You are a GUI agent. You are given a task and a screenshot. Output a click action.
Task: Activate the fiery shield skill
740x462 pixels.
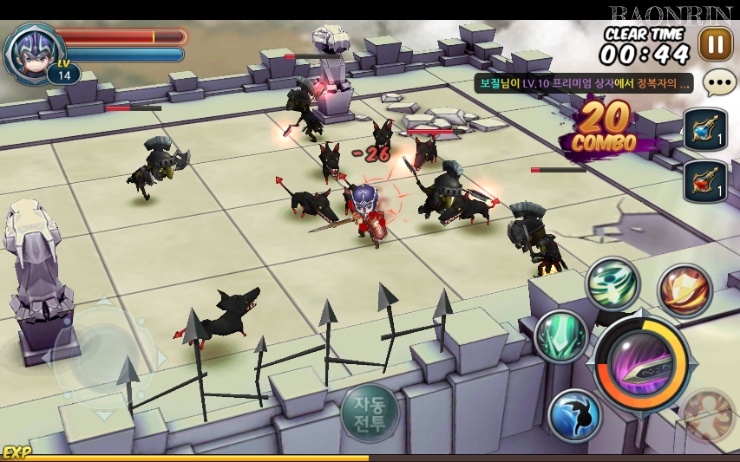pos(684,290)
